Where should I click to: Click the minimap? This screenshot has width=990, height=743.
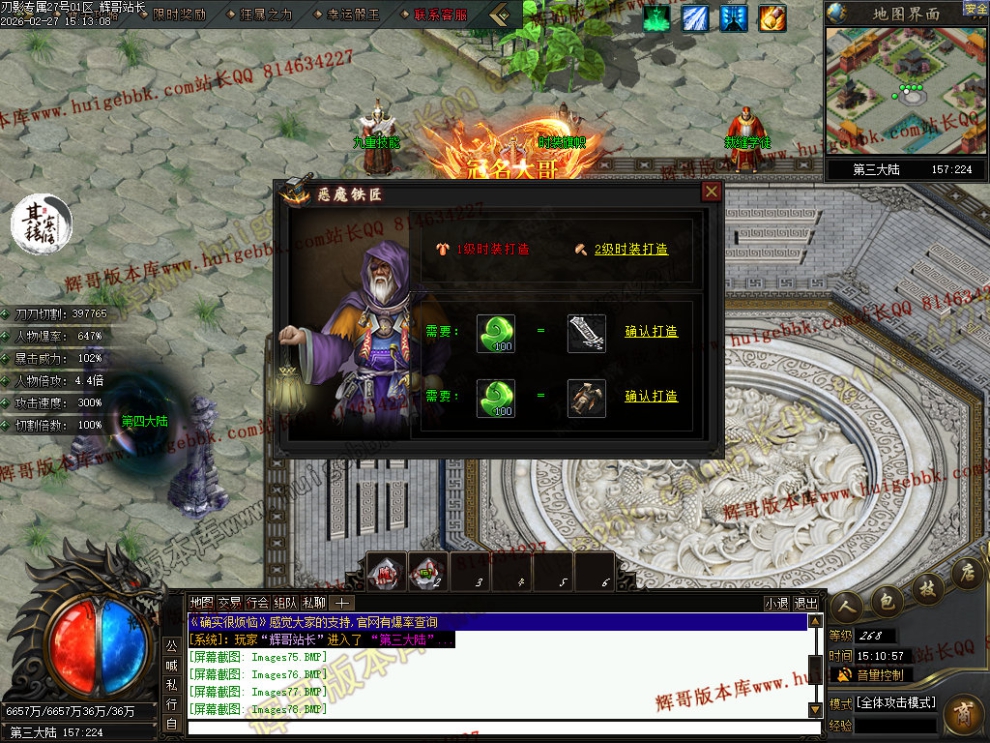[x=905, y=90]
